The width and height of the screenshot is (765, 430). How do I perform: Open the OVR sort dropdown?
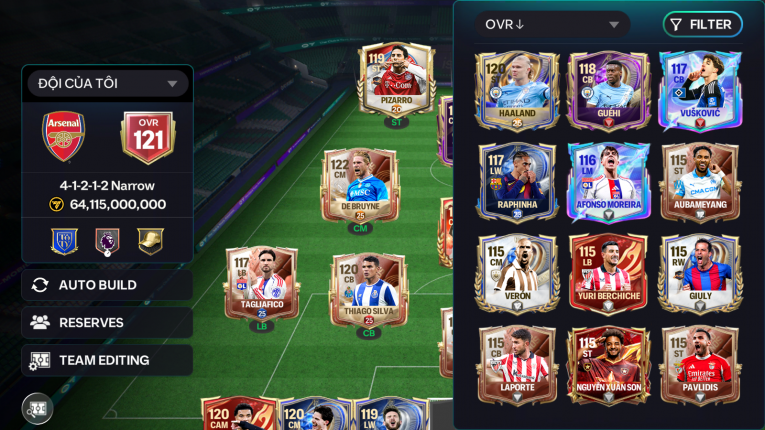tap(552, 25)
